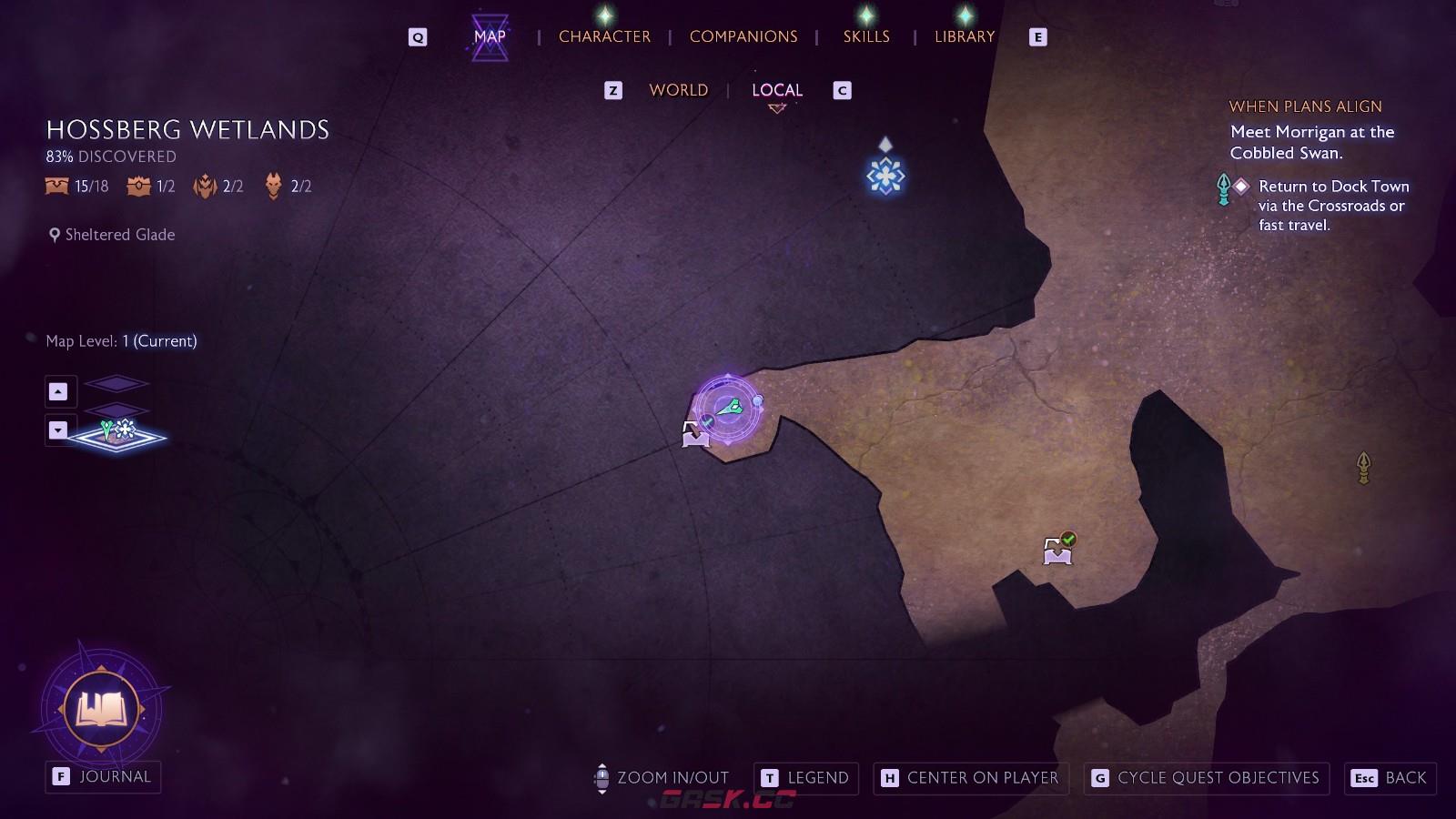The image size is (1456, 819).
Task: Select the Local map view
Action: [x=776, y=90]
